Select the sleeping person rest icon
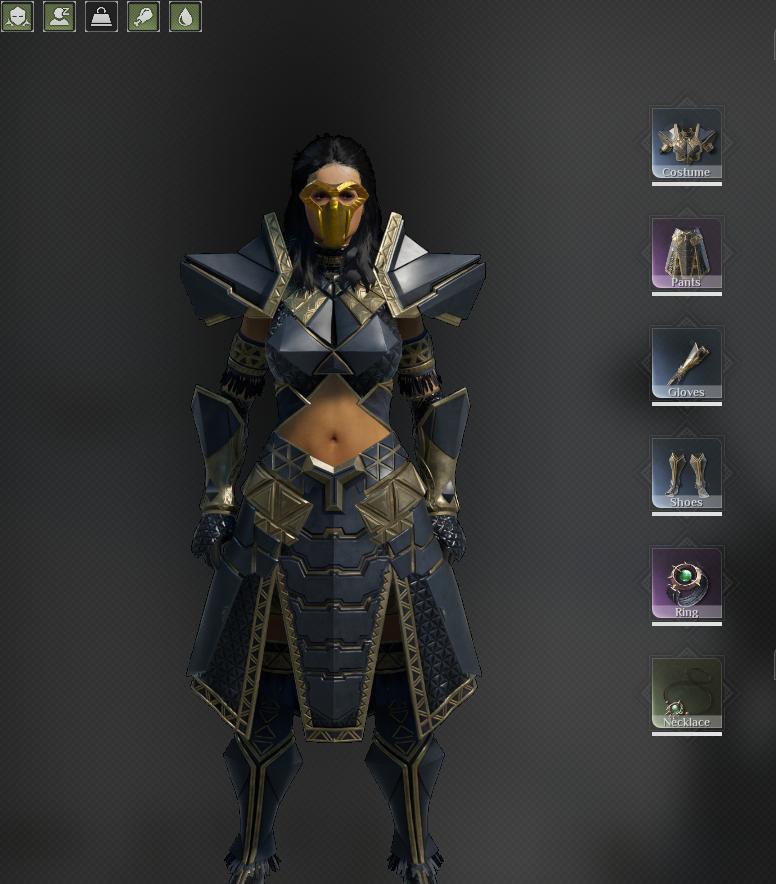 [60, 16]
